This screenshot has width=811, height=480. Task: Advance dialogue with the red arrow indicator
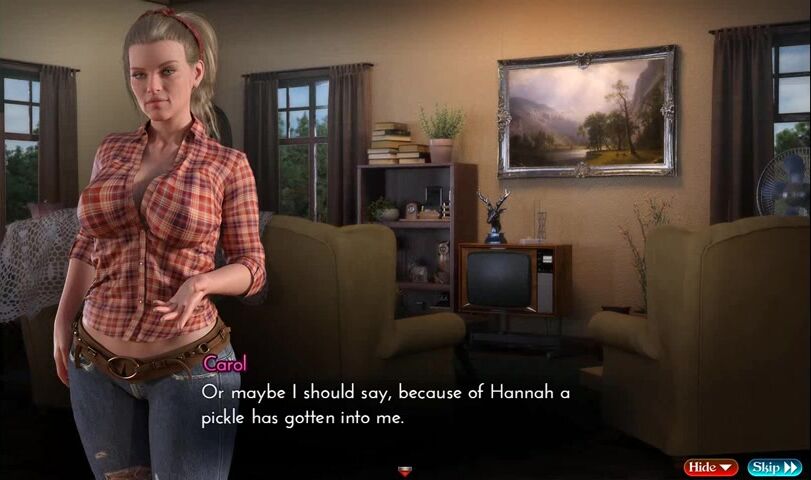pyautogui.click(x=405, y=470)
